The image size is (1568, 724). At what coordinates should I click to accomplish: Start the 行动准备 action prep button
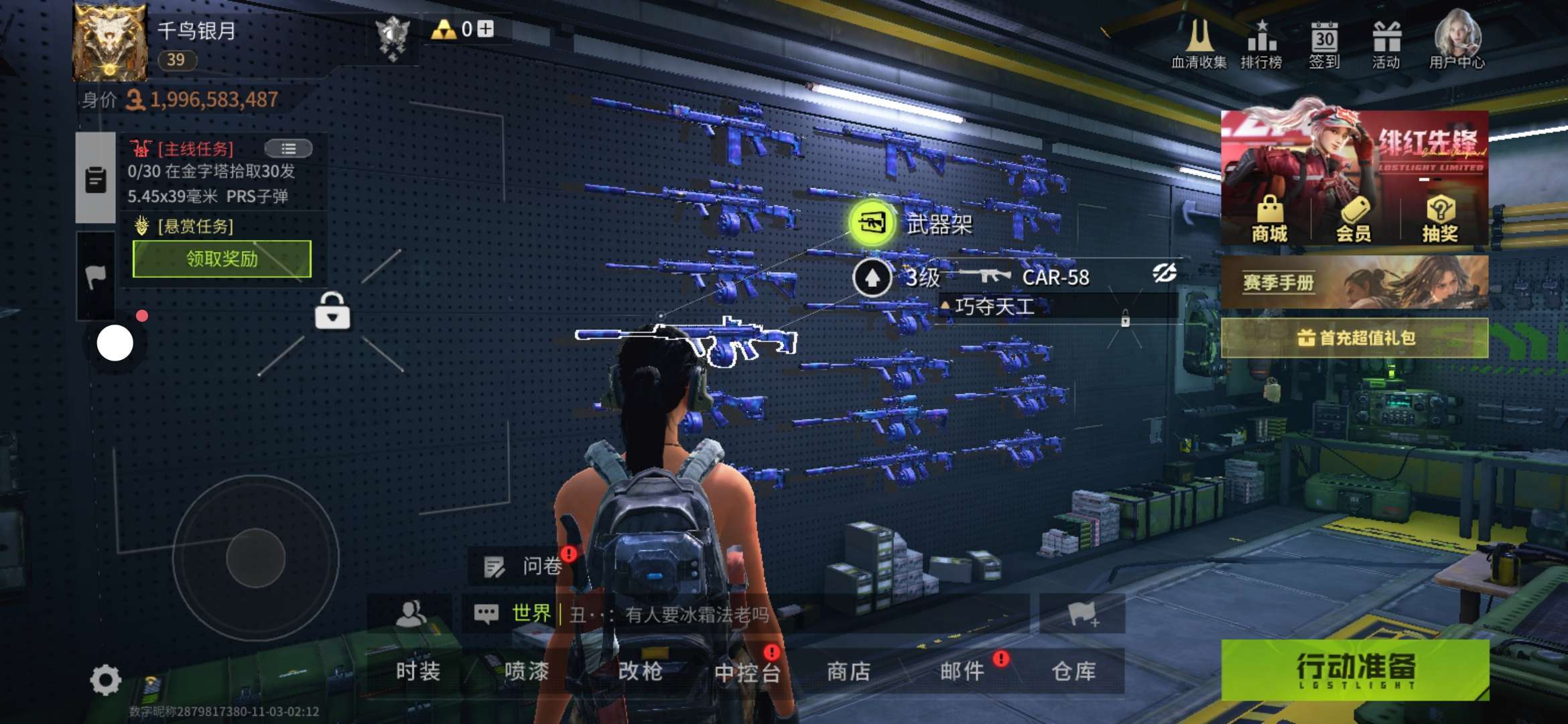click(x=1355, y=670)
